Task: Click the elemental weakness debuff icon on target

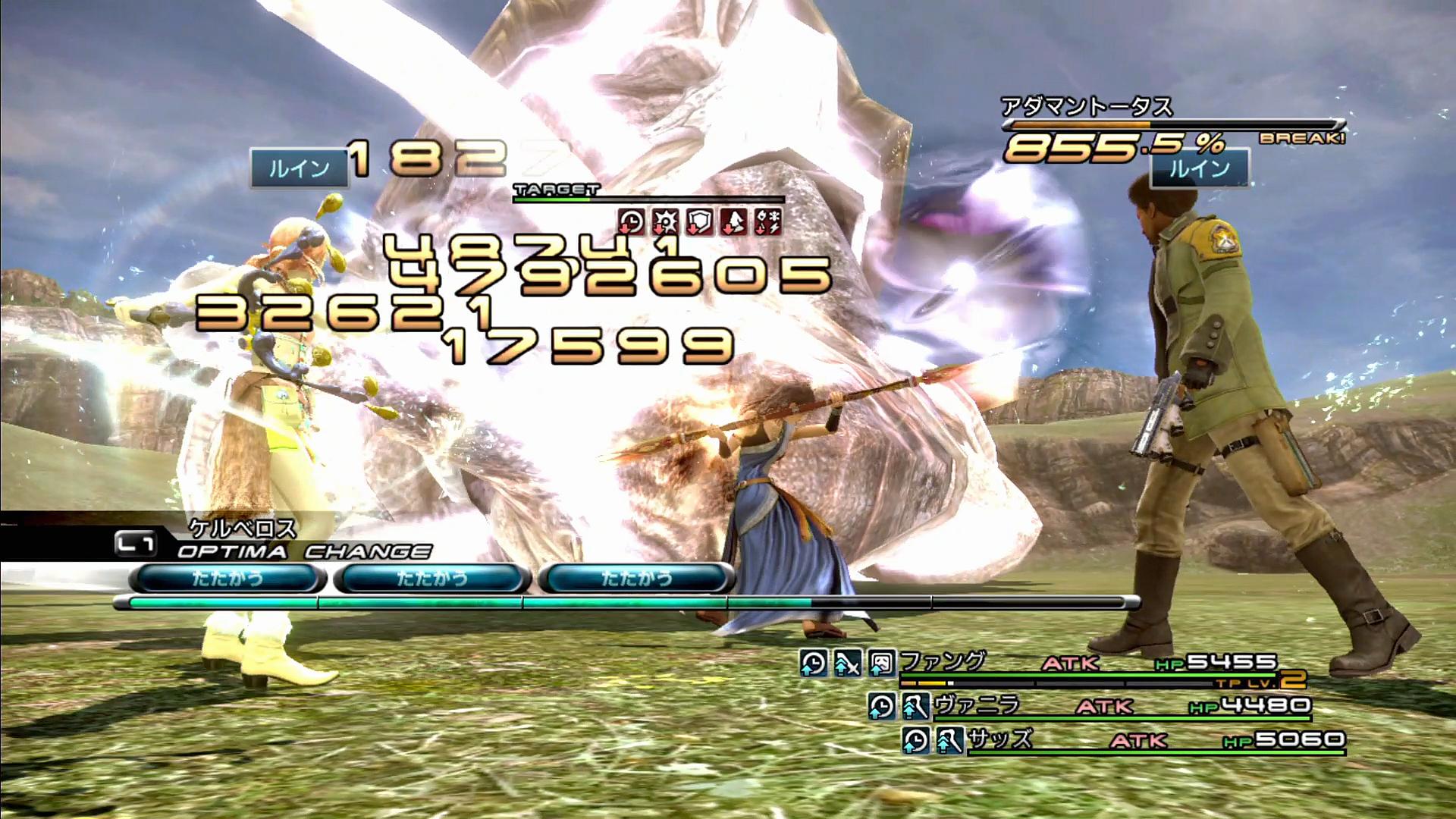Action: point(767,221)
